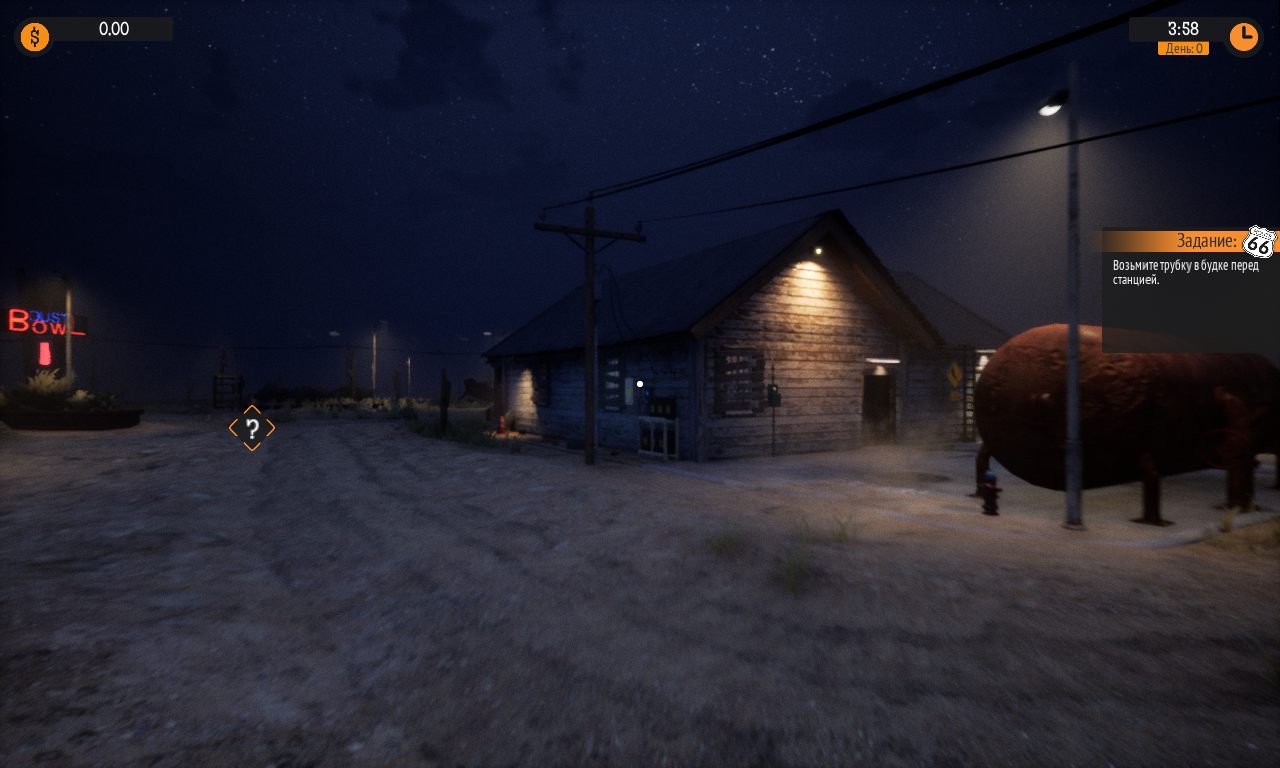Click the time display showing 3:58
The width and height of the screenshot is (1280, 768).
tap(1183, 29)
